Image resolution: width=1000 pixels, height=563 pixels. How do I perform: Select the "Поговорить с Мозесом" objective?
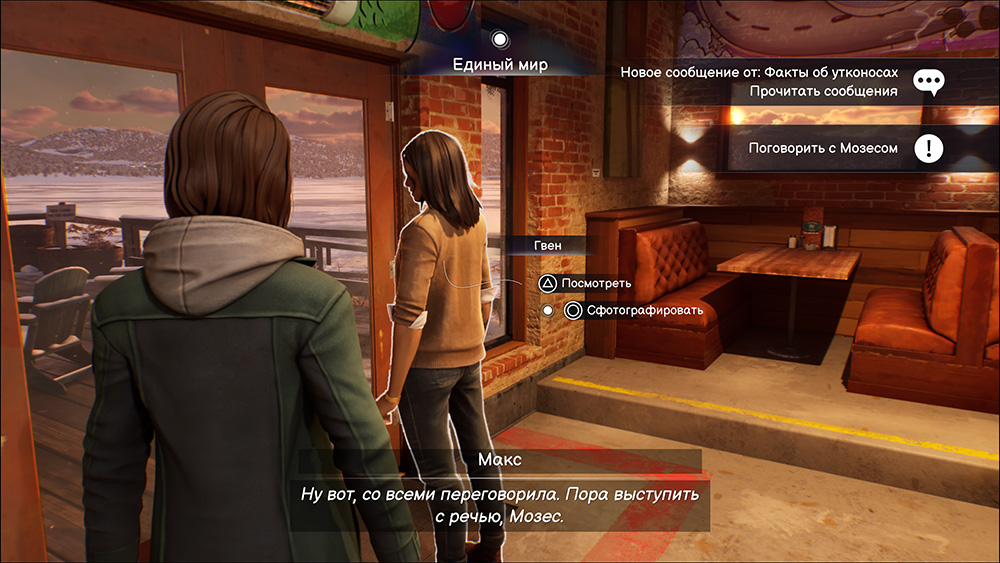823,148
